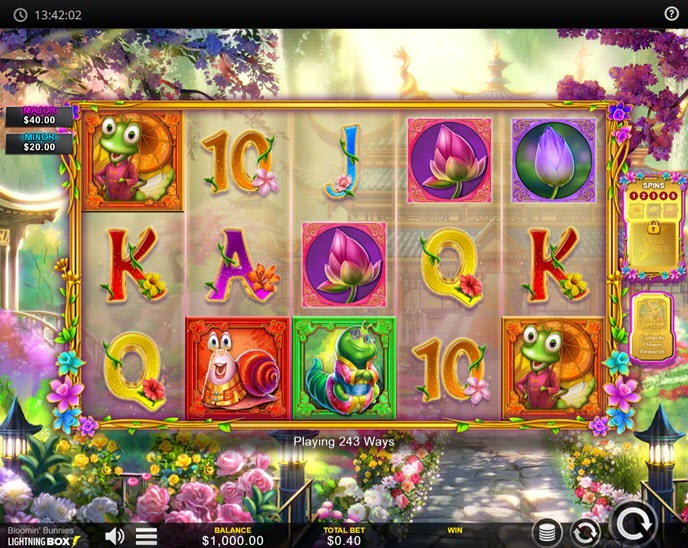Toggle the game sound speaker icon
This screenshot has width=688, height=548.
click(115, 536)
